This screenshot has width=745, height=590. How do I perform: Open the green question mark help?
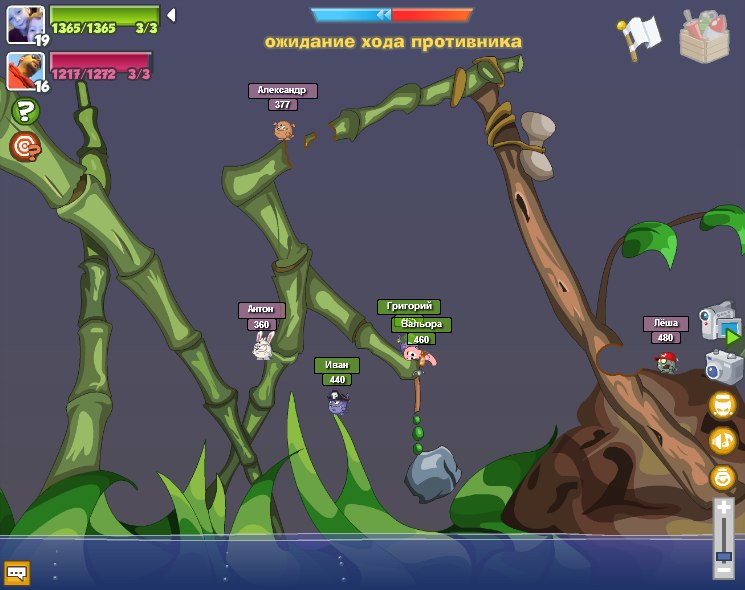(x=24, y=112)
